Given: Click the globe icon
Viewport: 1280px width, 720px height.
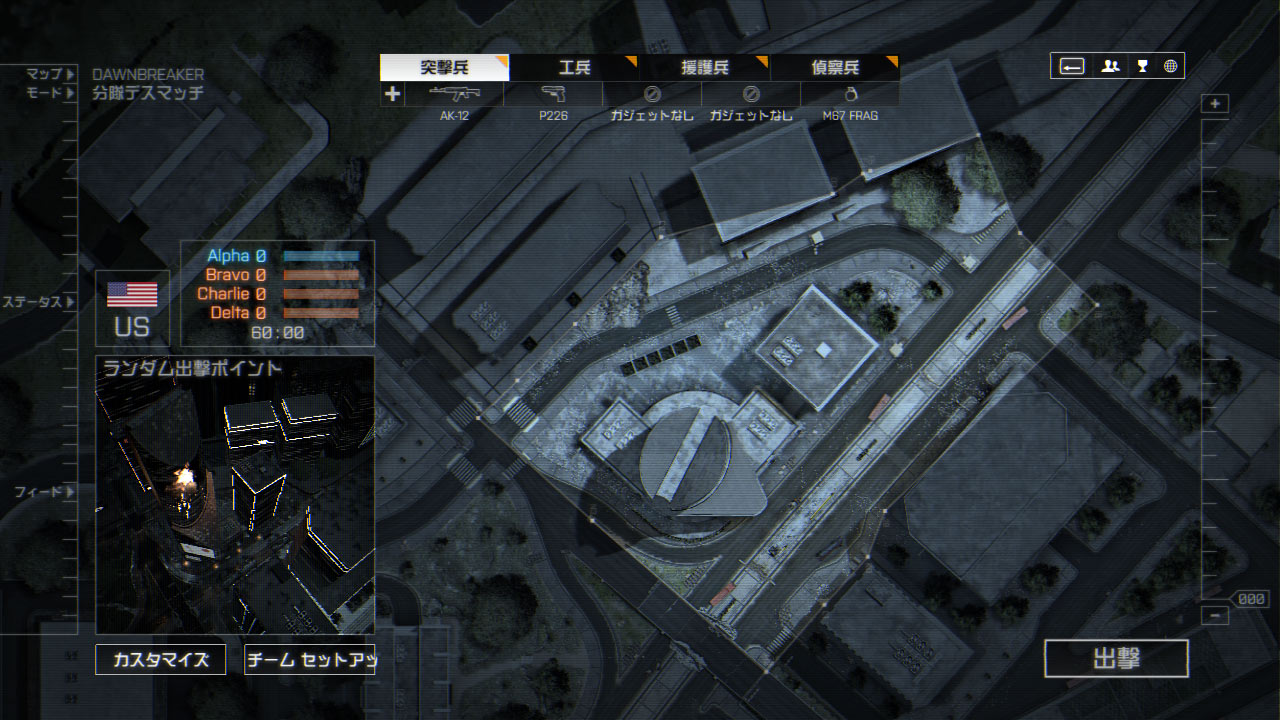Looking at the screenshot, I should point(1170,66).
